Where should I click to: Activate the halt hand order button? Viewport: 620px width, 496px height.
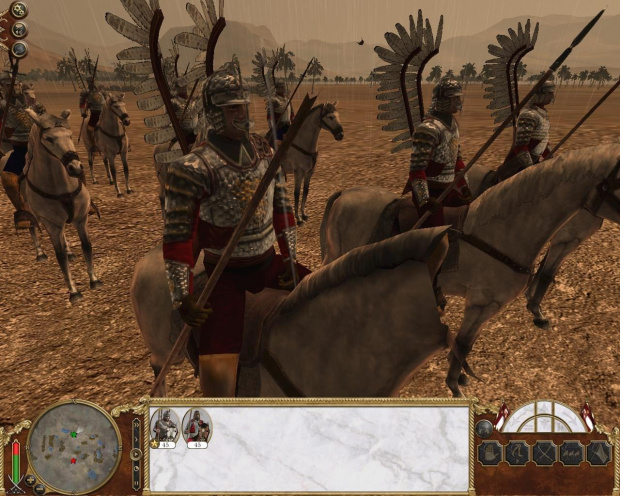tap(490, 453)
